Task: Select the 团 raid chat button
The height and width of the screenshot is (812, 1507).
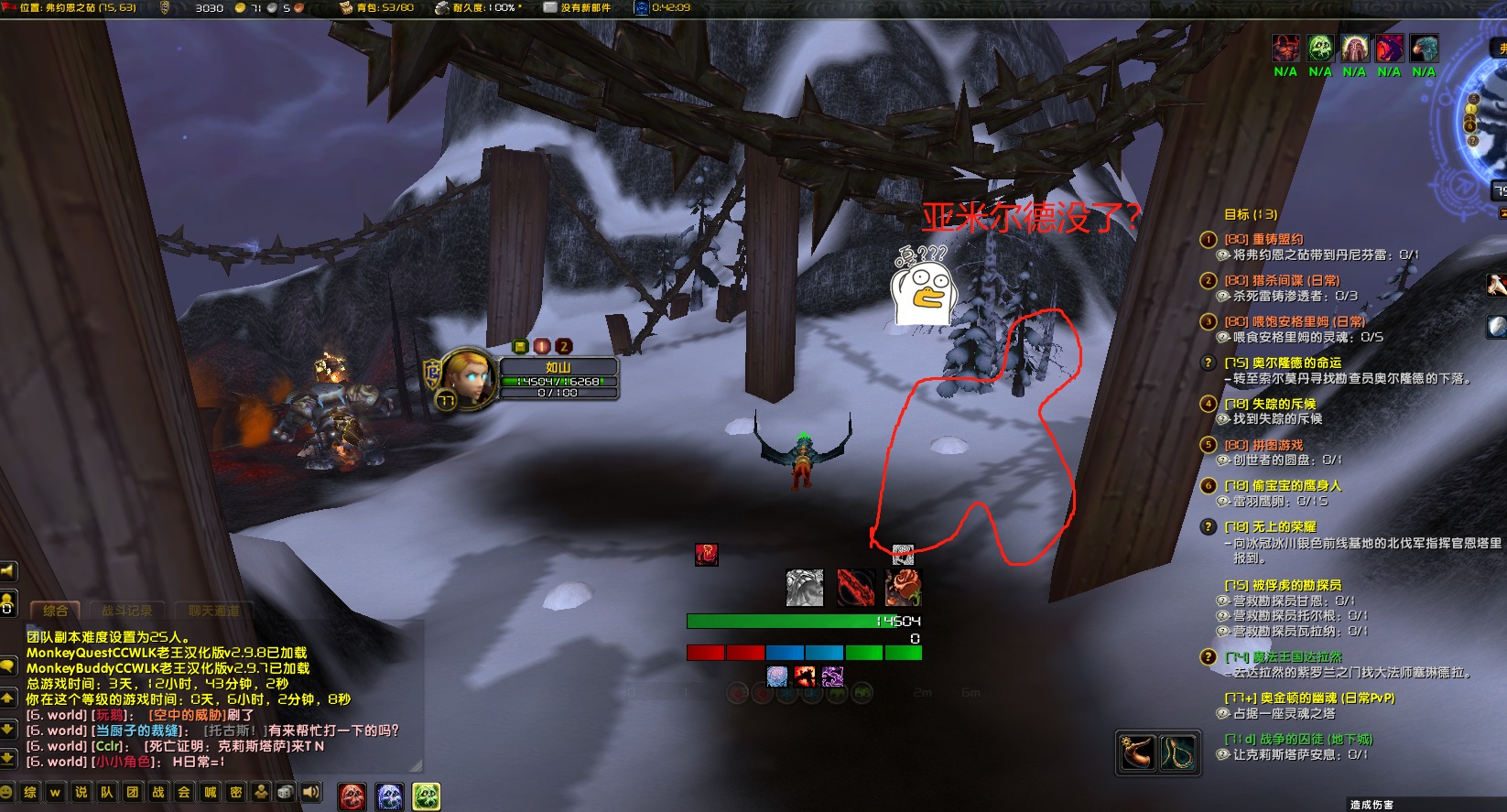Action: point(133,793)
